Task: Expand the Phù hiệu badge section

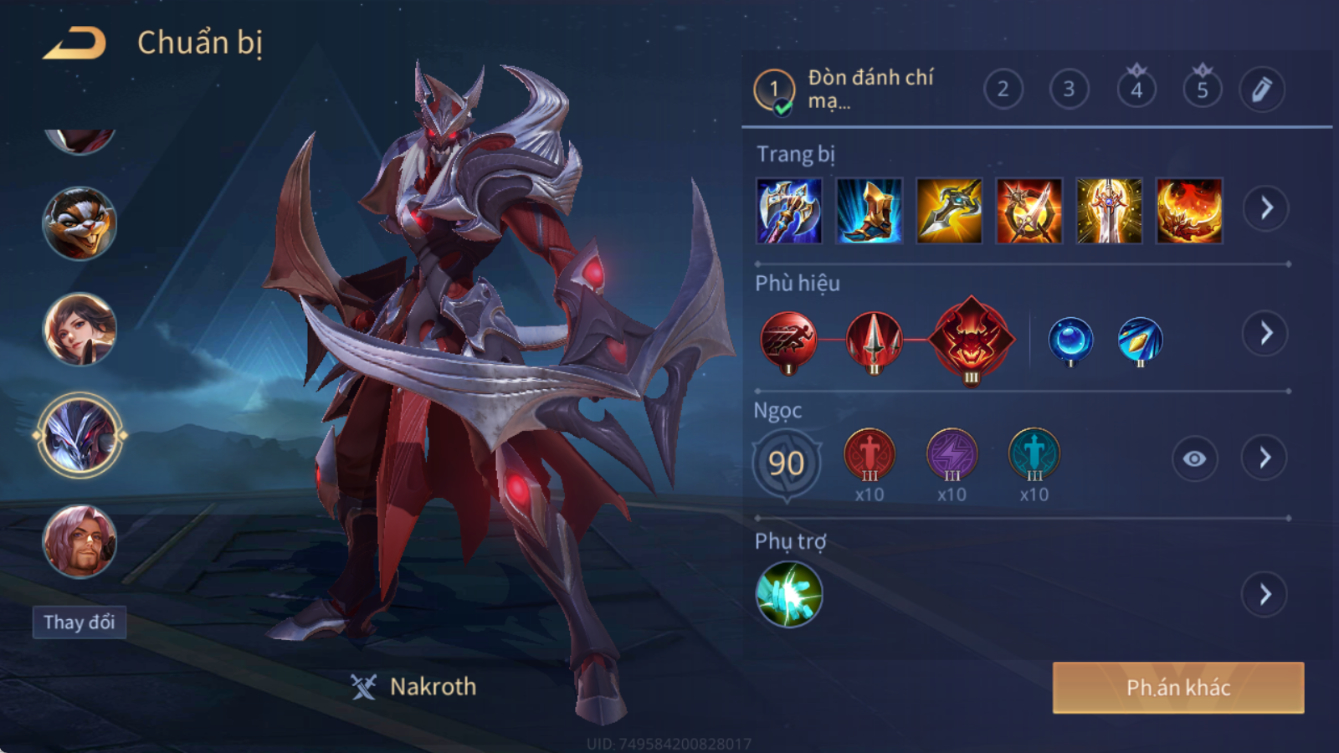Action: [1265, 333]
